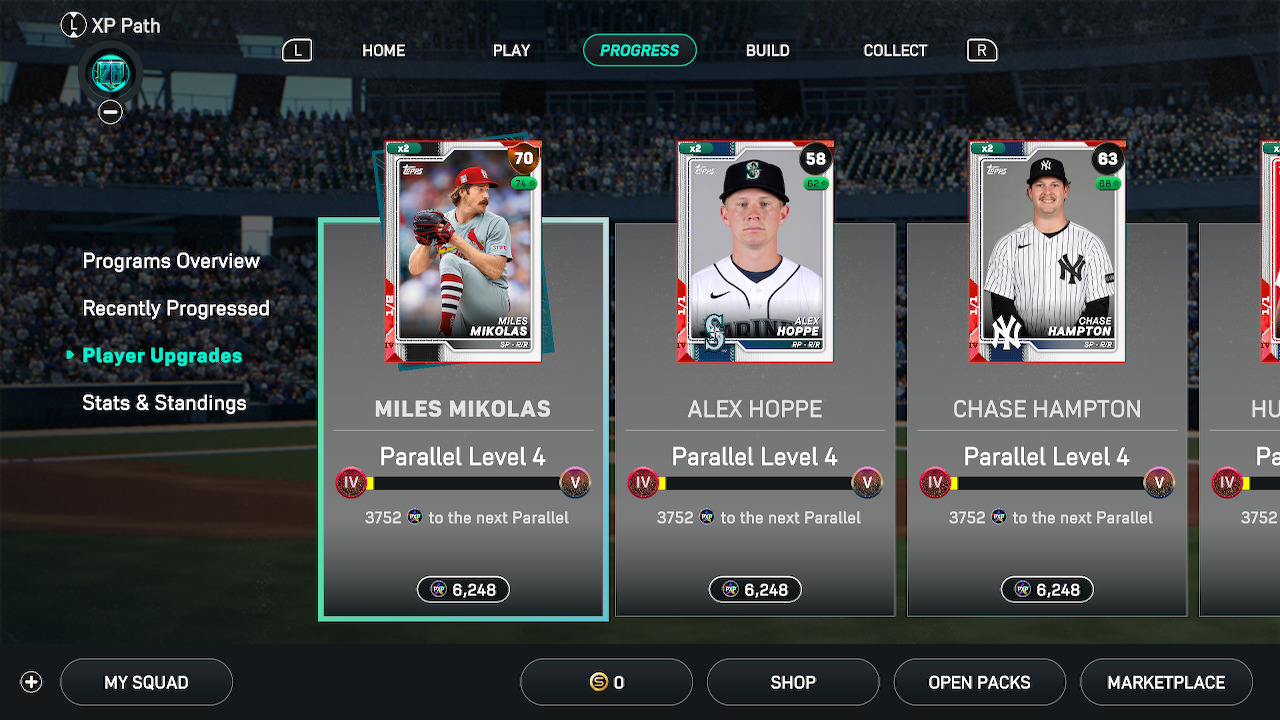Go to the BUILD tab

pos(767,50)
